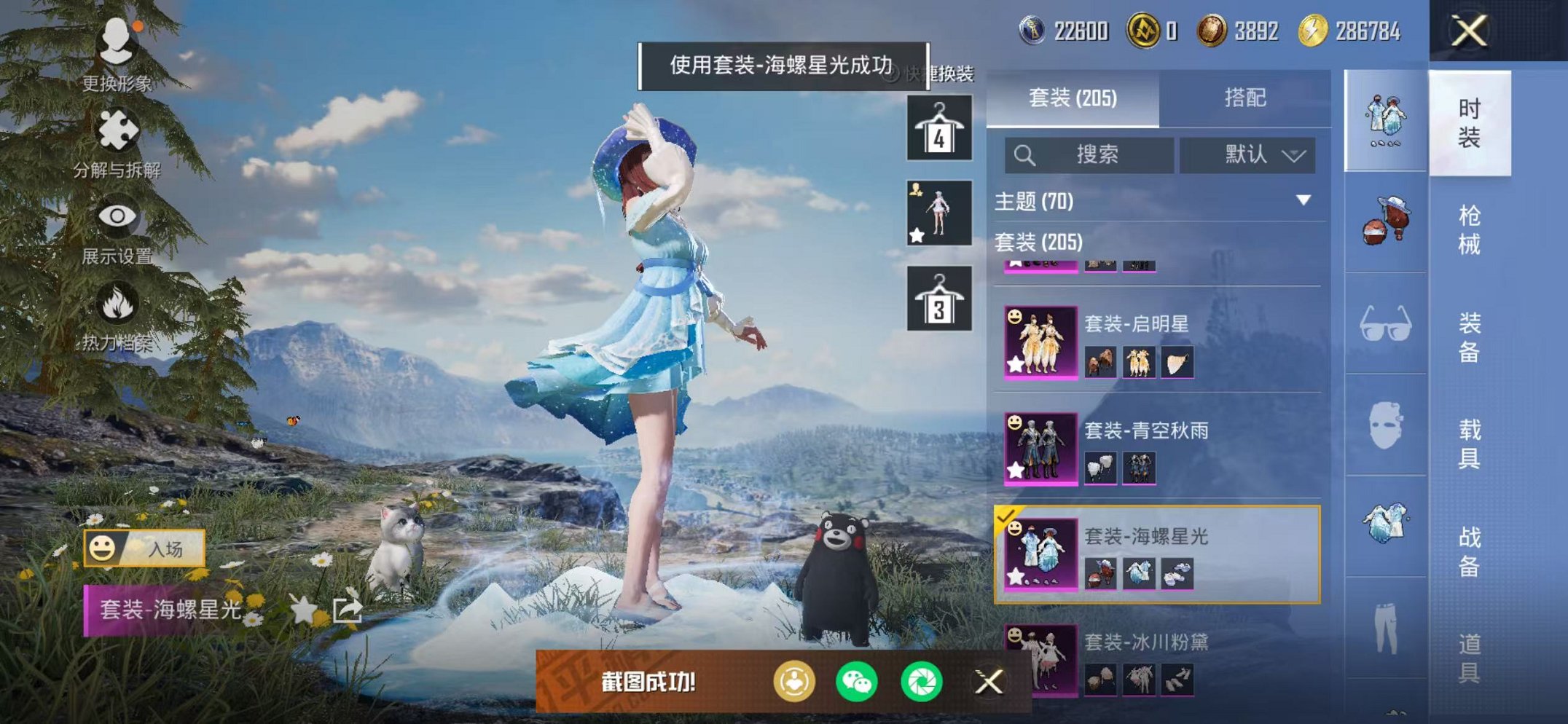Switch to the 搭配 tab
This screenshot has height=724, width=1568.
click(x=1244, y=98)
